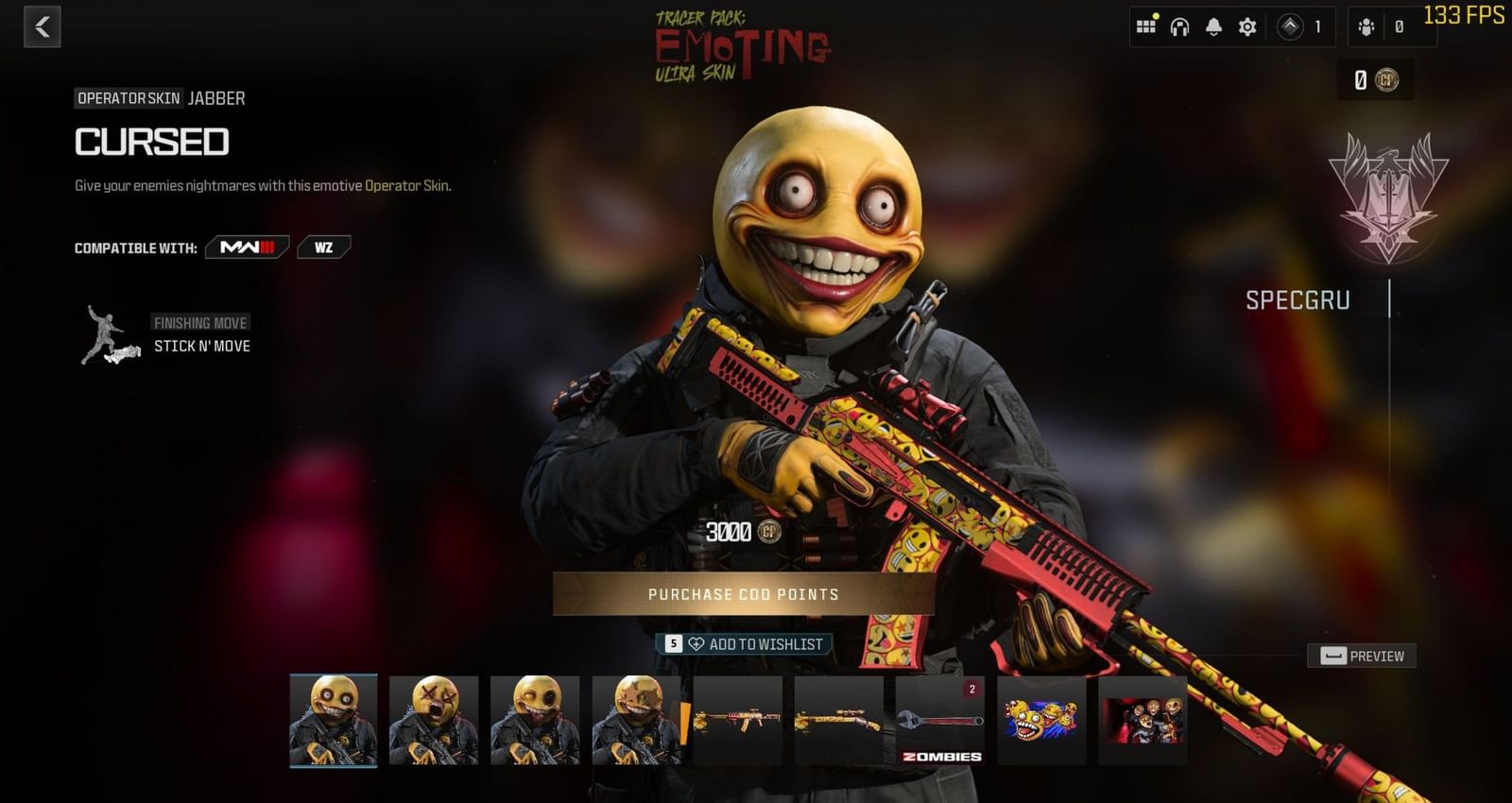
Task: Click the CoD Points coin icon
Action: click(x=1389, y=79)
